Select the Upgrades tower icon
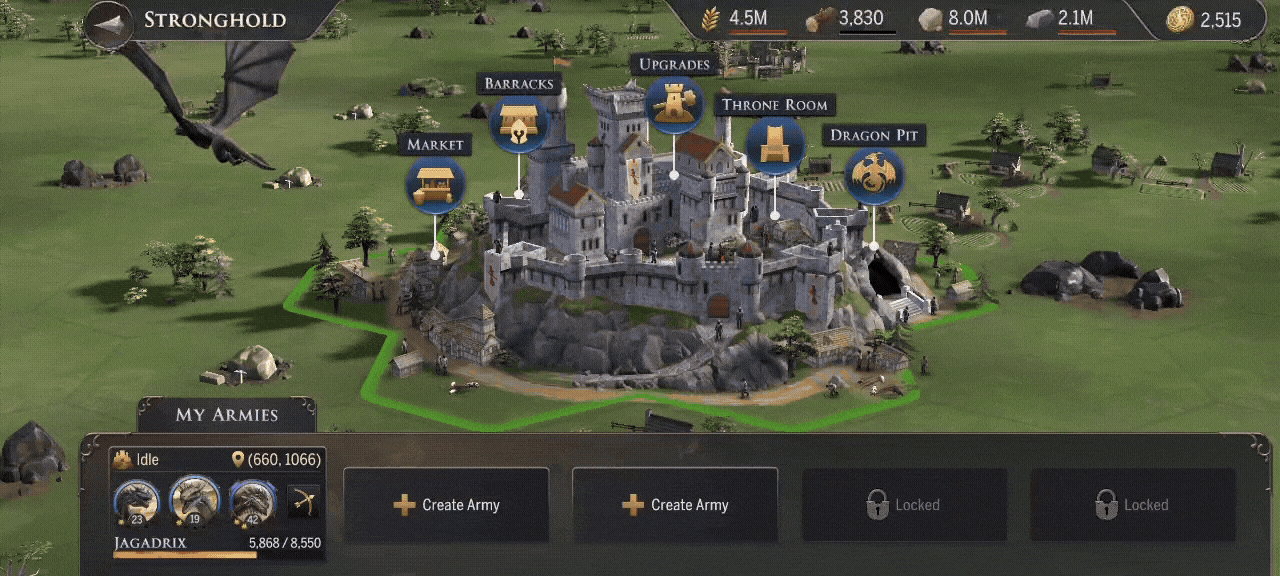This screenshot has width=1280, height=576. click(x=673, y=104)
